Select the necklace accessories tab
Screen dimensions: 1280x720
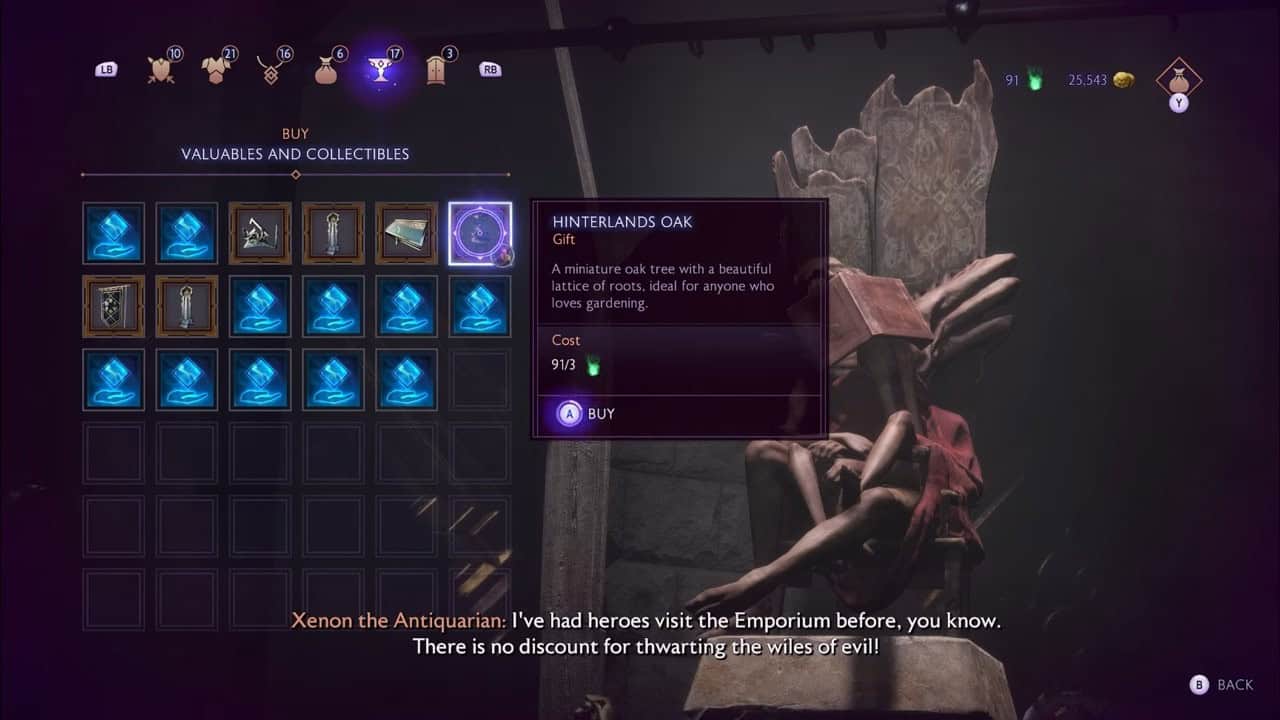pos(270,69)
